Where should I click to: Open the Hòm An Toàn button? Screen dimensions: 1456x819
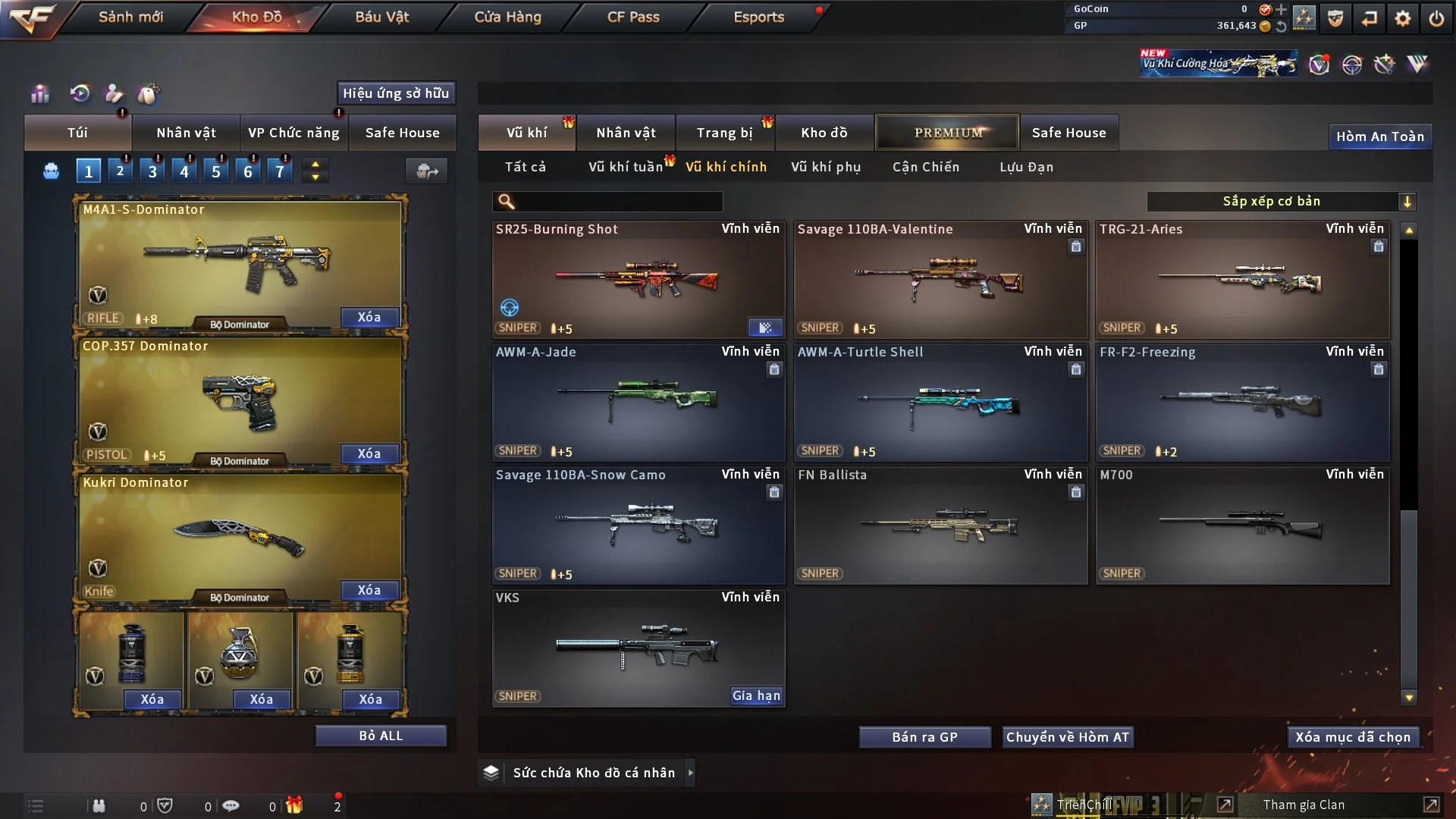point(1379,136)
